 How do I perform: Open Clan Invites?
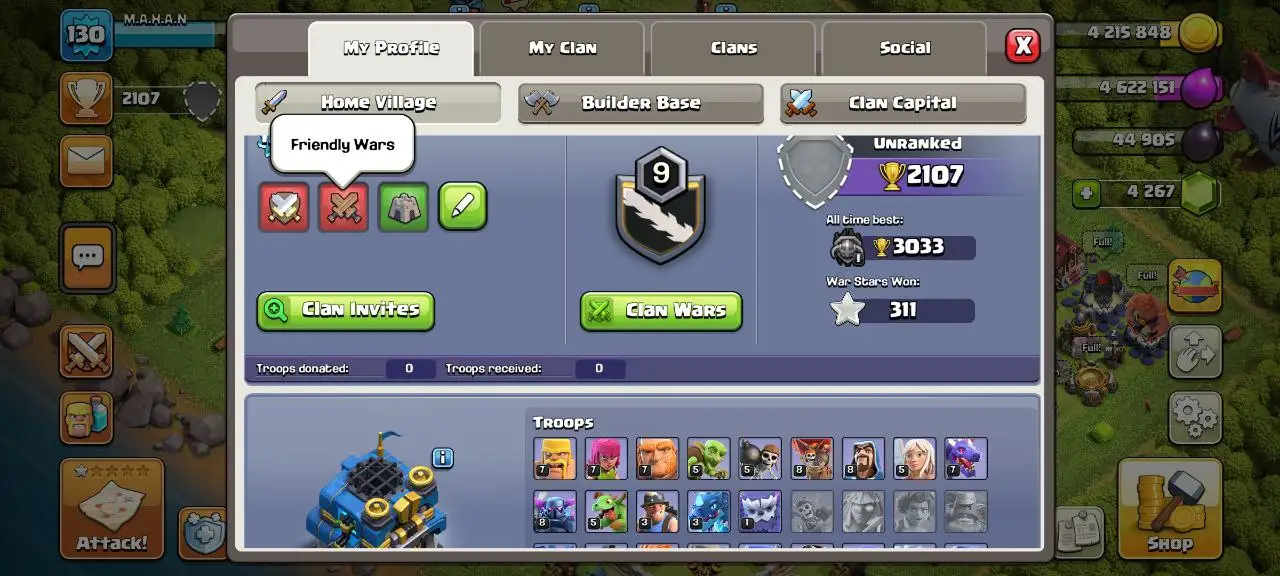click(345, 310)
